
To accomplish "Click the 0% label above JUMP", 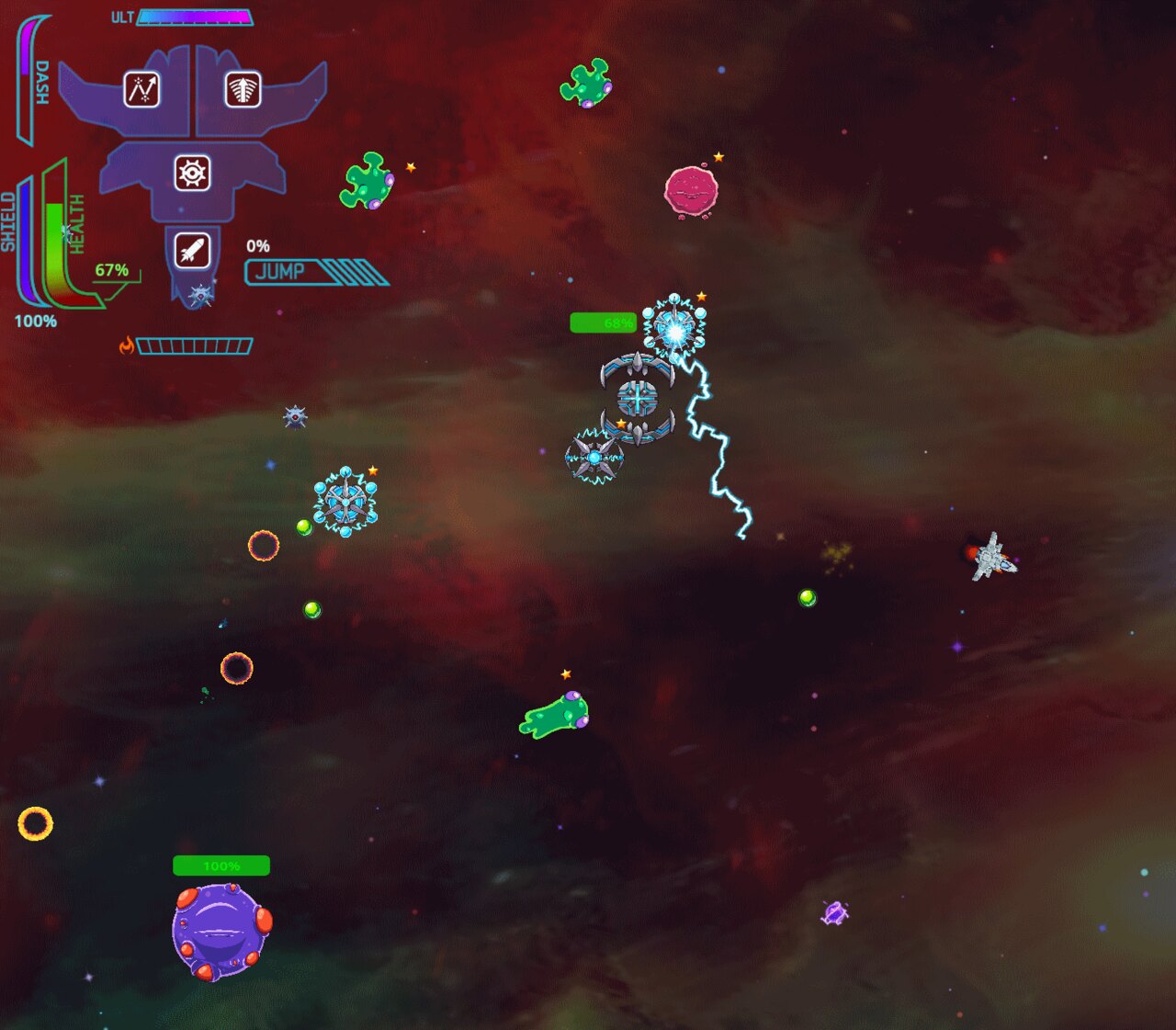I will tap(259, 246).
